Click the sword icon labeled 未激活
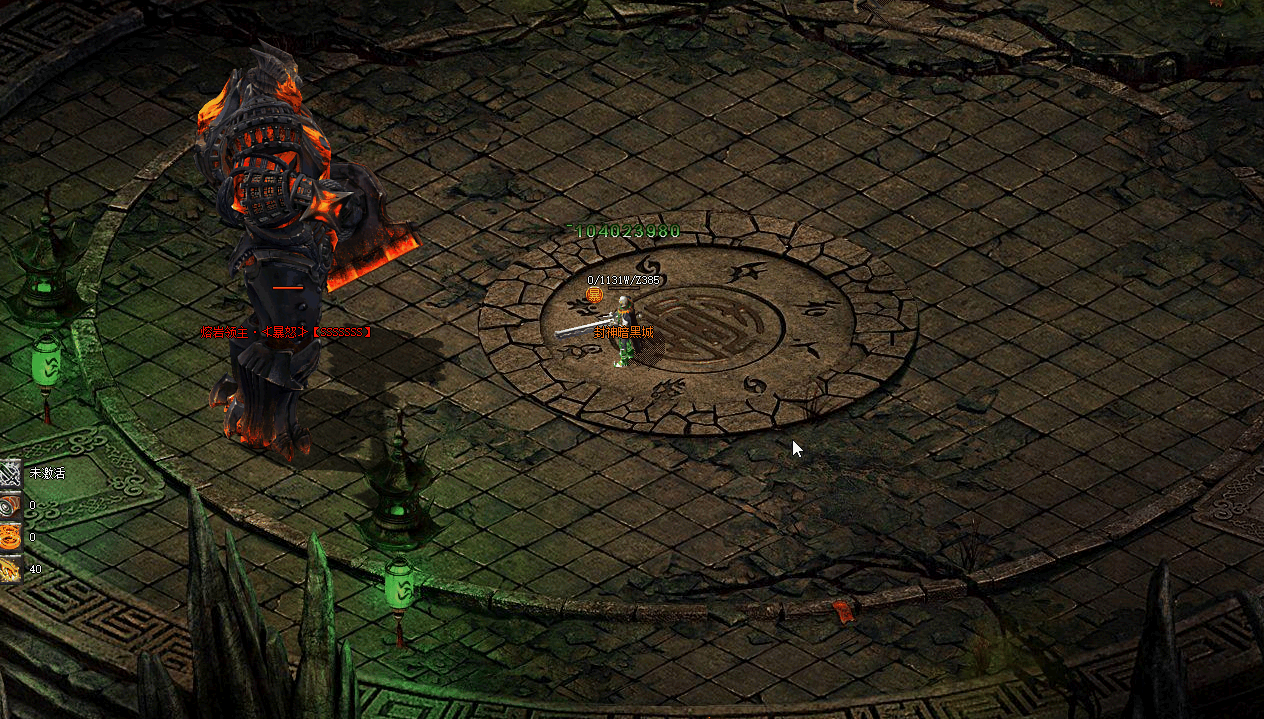The height and width of the screenshot is (719, 1264). 10,473
